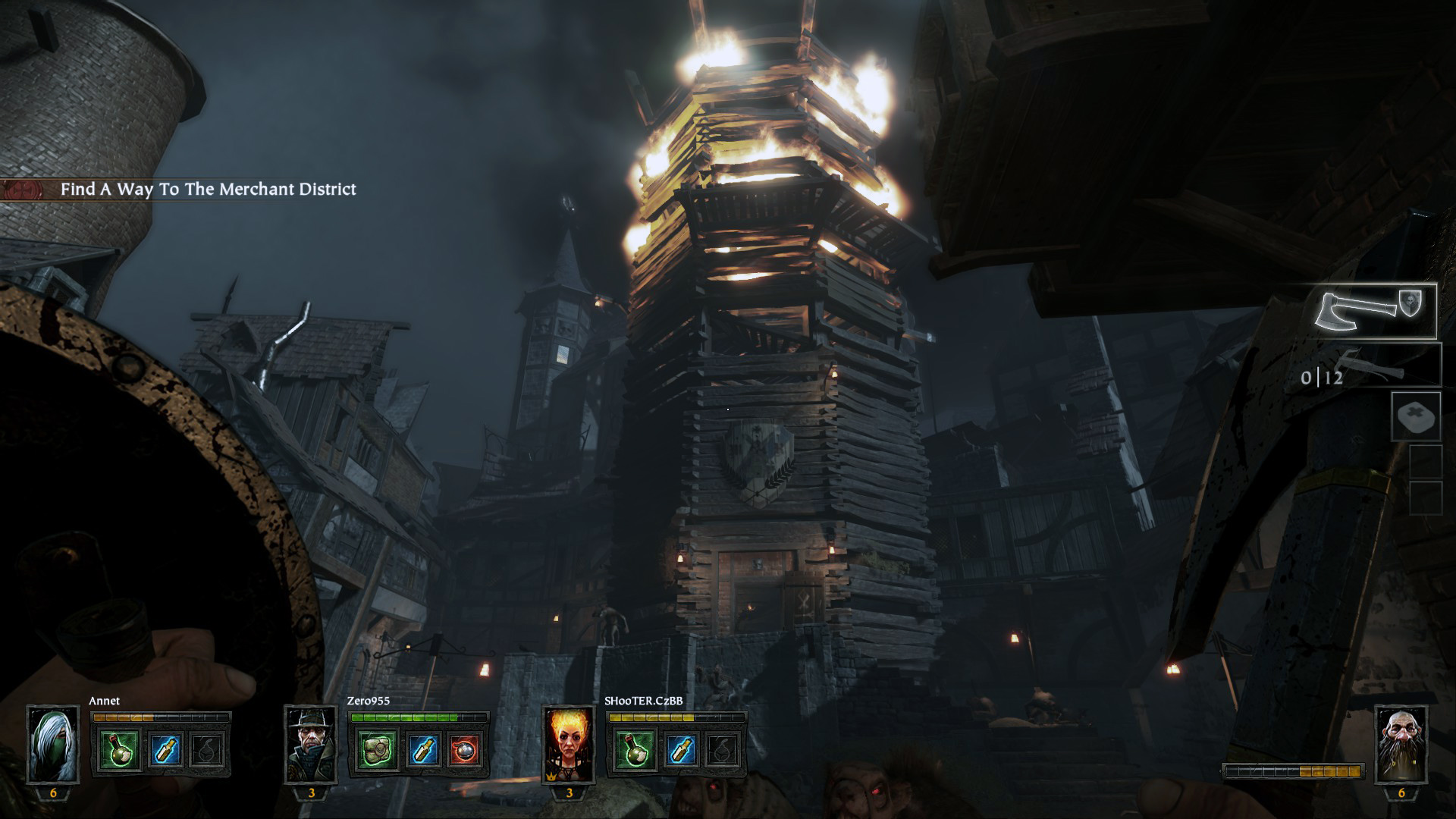Select Zero955's bomb item icon
This screenshot has height=819, width=1456.
point(465,749)
